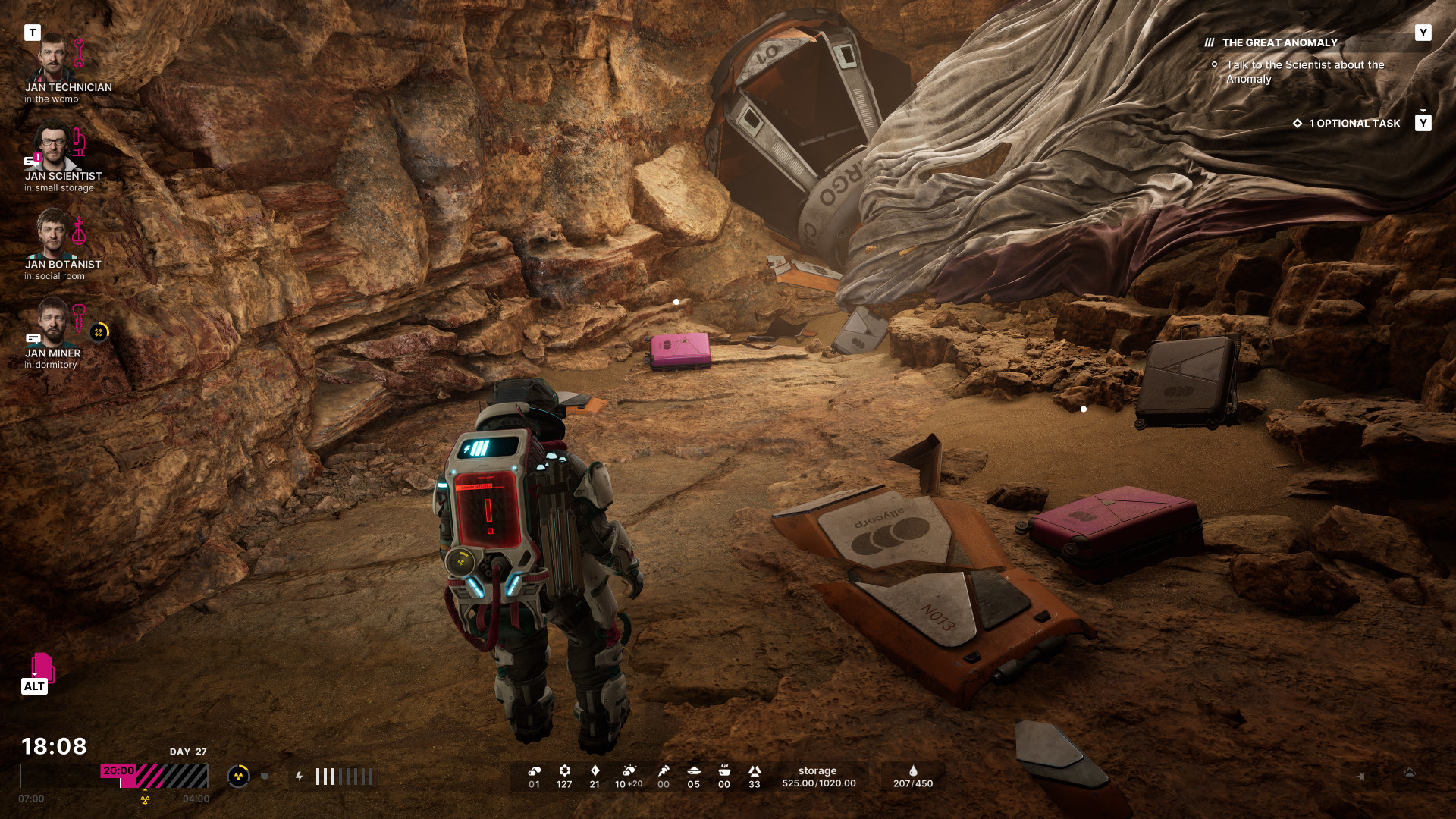Viewport: 1456px width, 819px height.
Task: Open the pink ALT document icon
Action: click(x=42, y=667)
